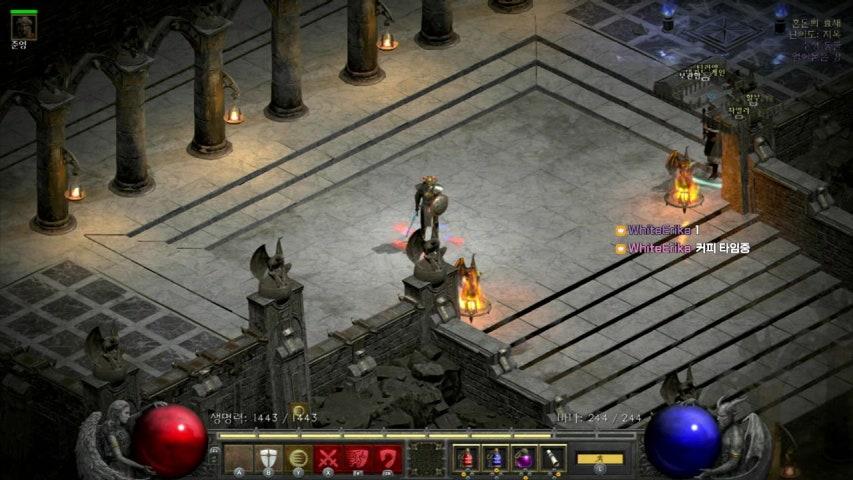Use the red crossed swords skill
This screenshot has height=480, width=853.
[x=328, y=458]
